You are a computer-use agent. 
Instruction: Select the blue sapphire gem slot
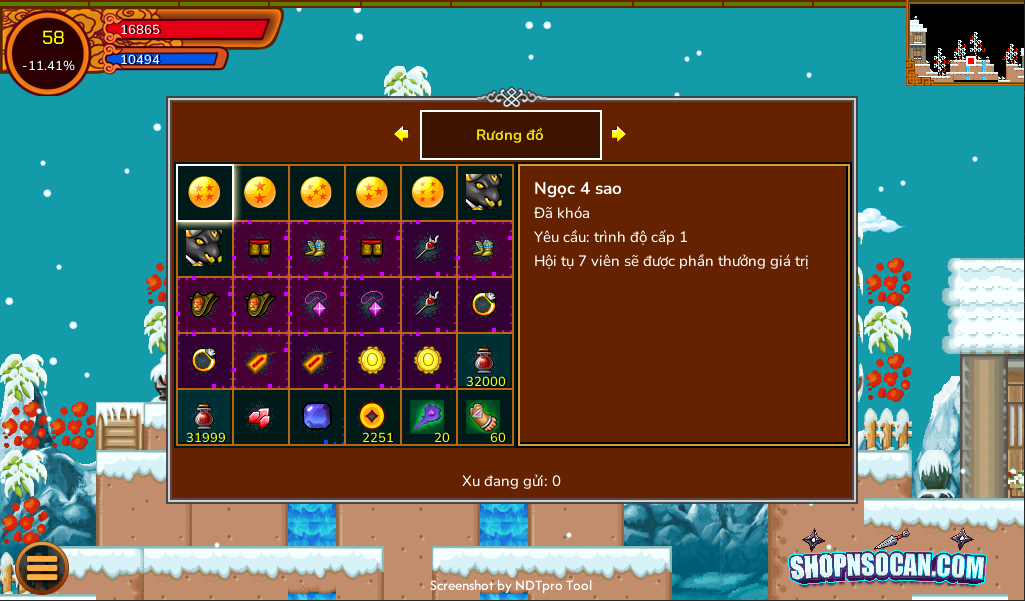316,417
